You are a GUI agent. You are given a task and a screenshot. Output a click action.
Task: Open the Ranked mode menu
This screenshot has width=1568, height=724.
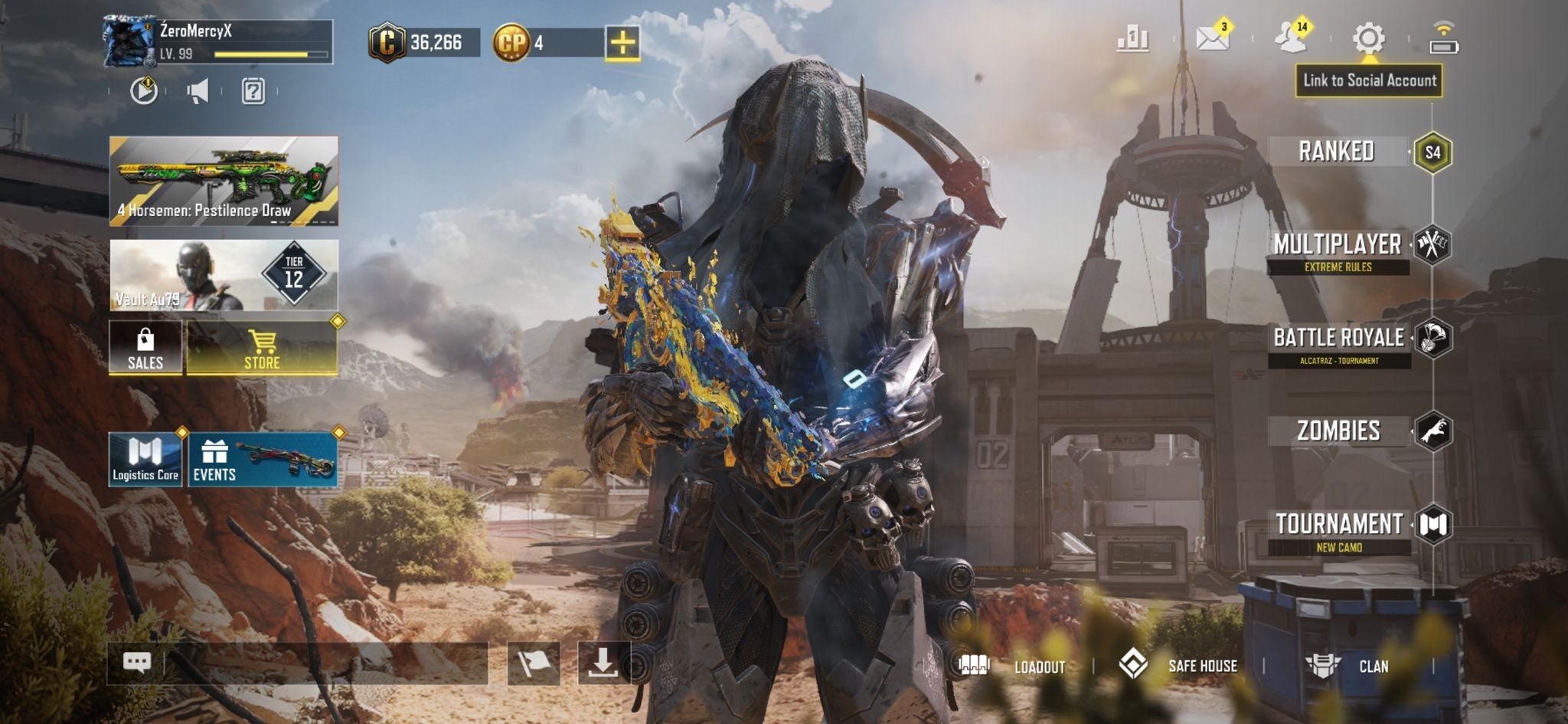tap(1337, 151)
